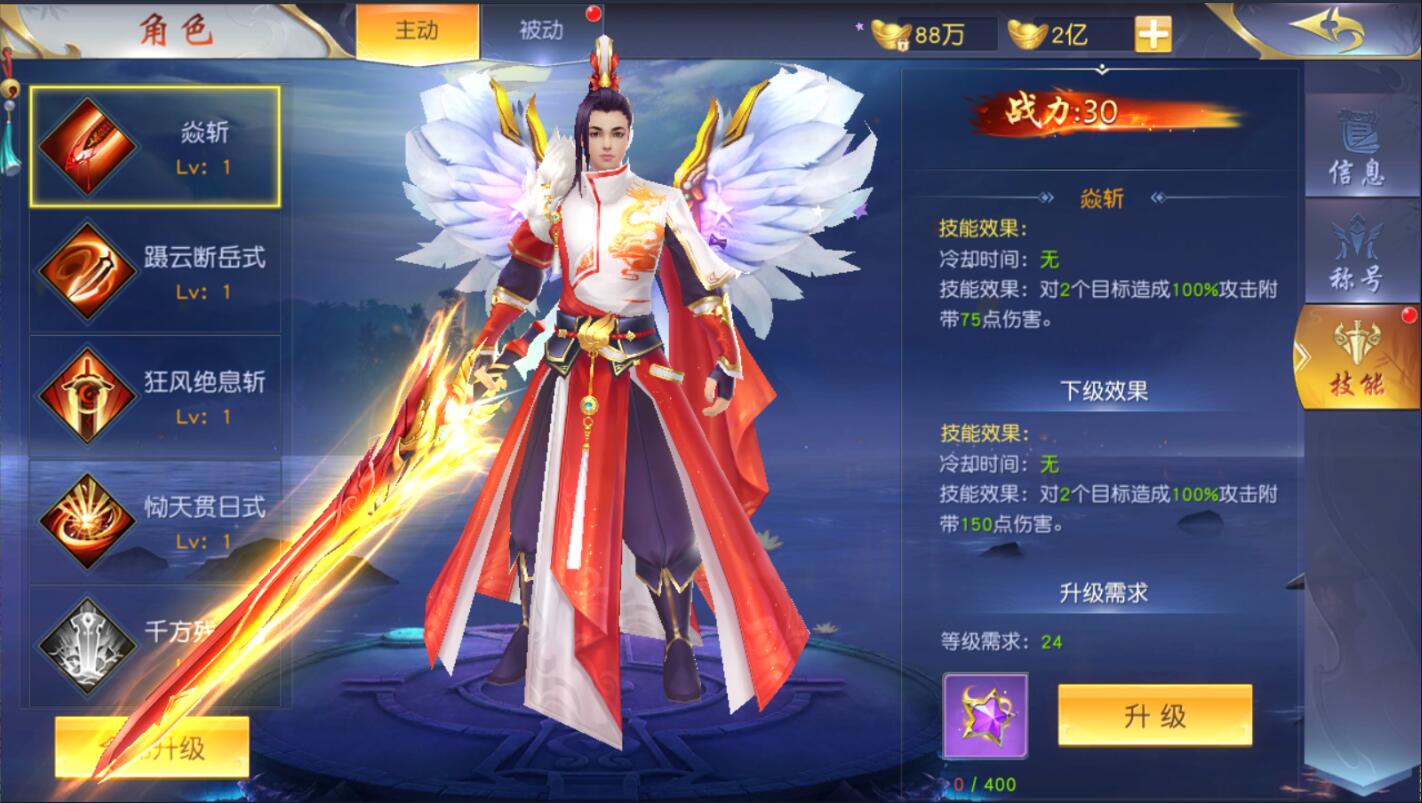The image size is (1422, 803).
Task: Switch to the 称号 title side tab
Action: tap(1357, 254)
